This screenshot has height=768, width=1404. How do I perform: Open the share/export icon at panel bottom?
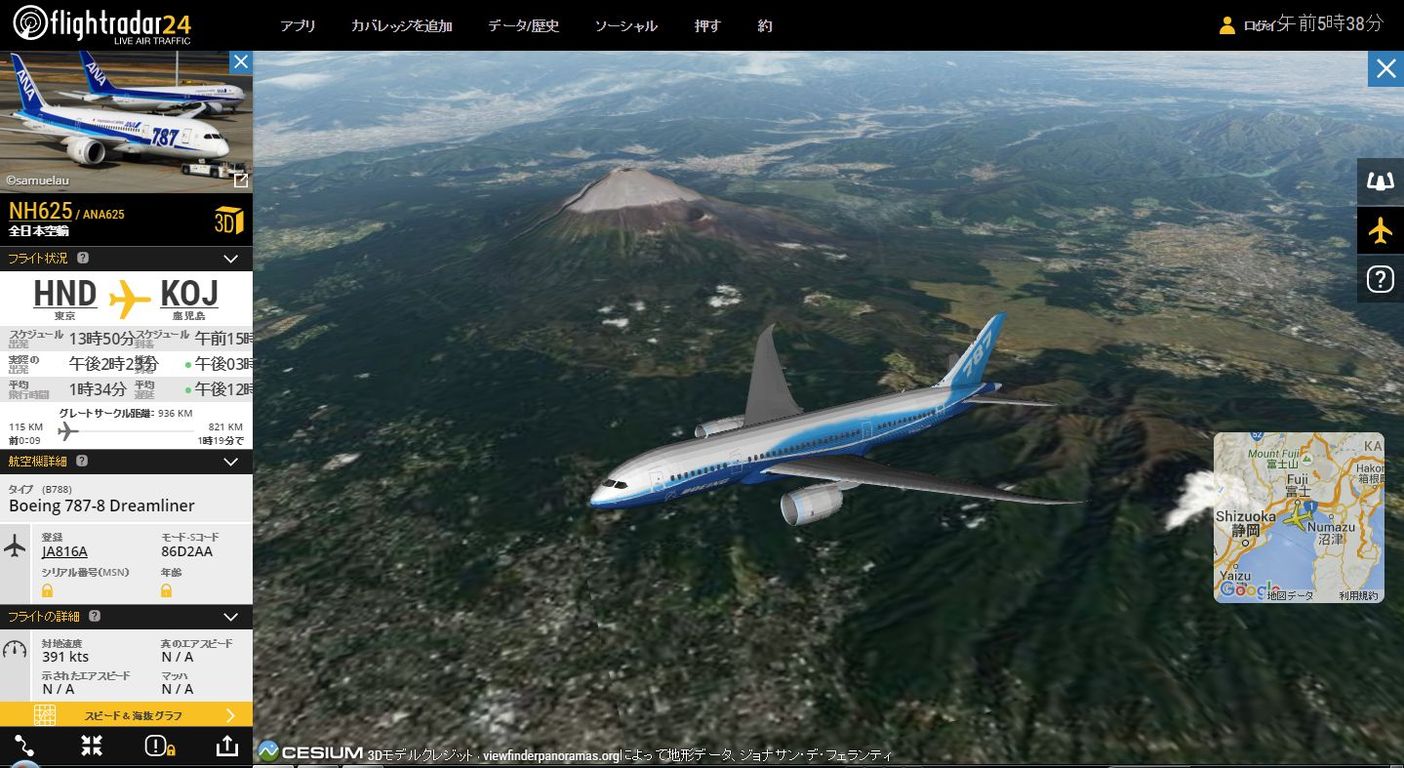pyautogui.click(x=226, y=746)
